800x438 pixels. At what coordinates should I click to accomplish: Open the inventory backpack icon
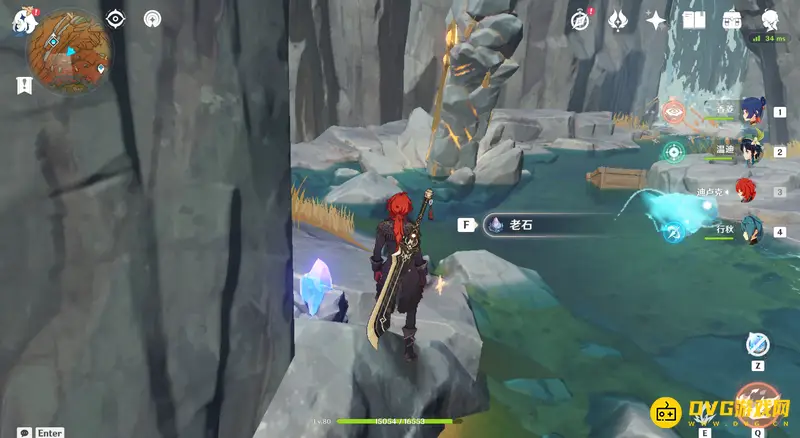coord(732,20)
